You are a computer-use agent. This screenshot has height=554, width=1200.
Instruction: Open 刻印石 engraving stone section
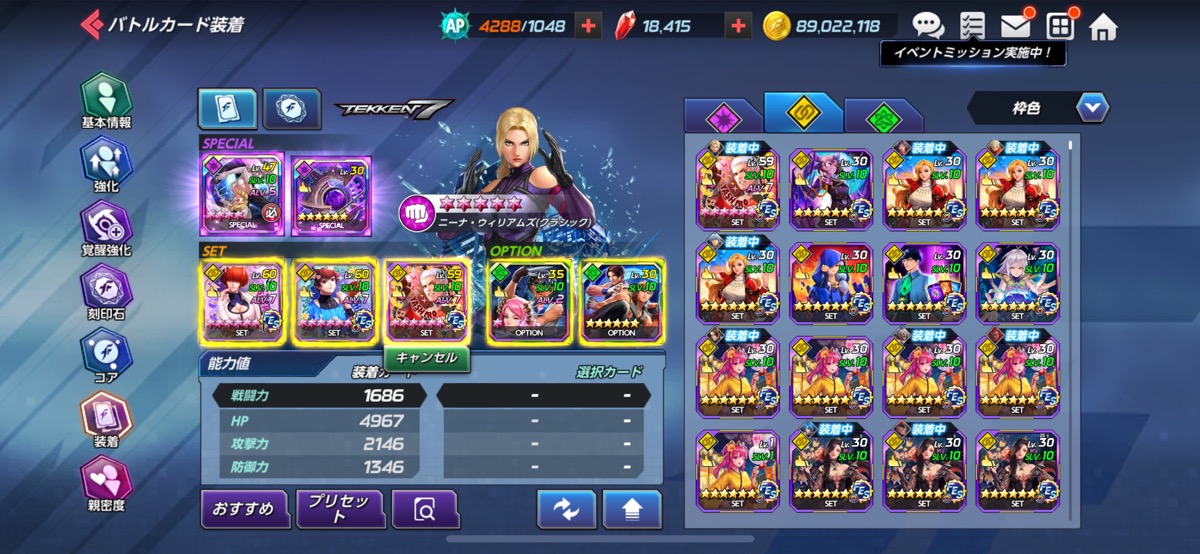coord(105,294)
